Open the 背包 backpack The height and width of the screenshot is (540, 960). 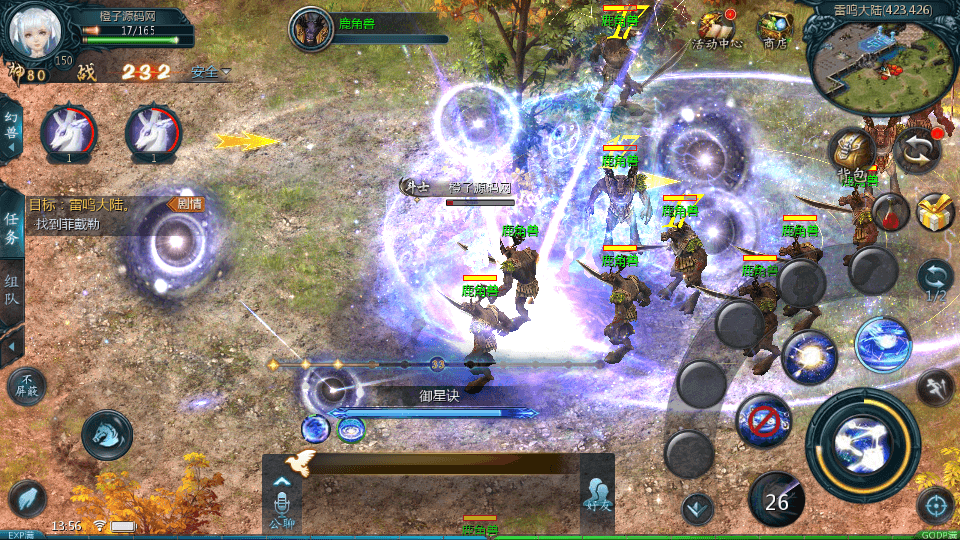click(x=853, y=152)
